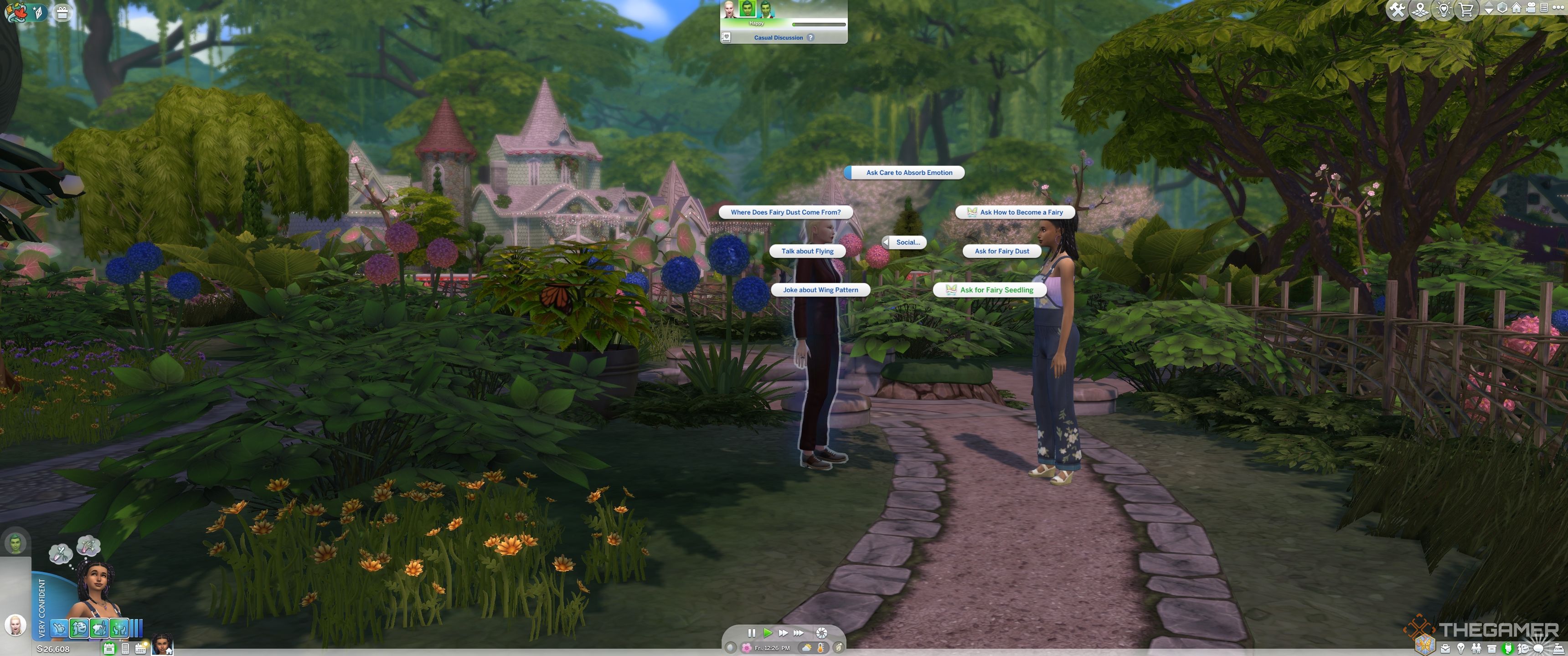This screenshot has height=656, width=1568.
Task: Open the map location pin button
Action: point(1420,10)
